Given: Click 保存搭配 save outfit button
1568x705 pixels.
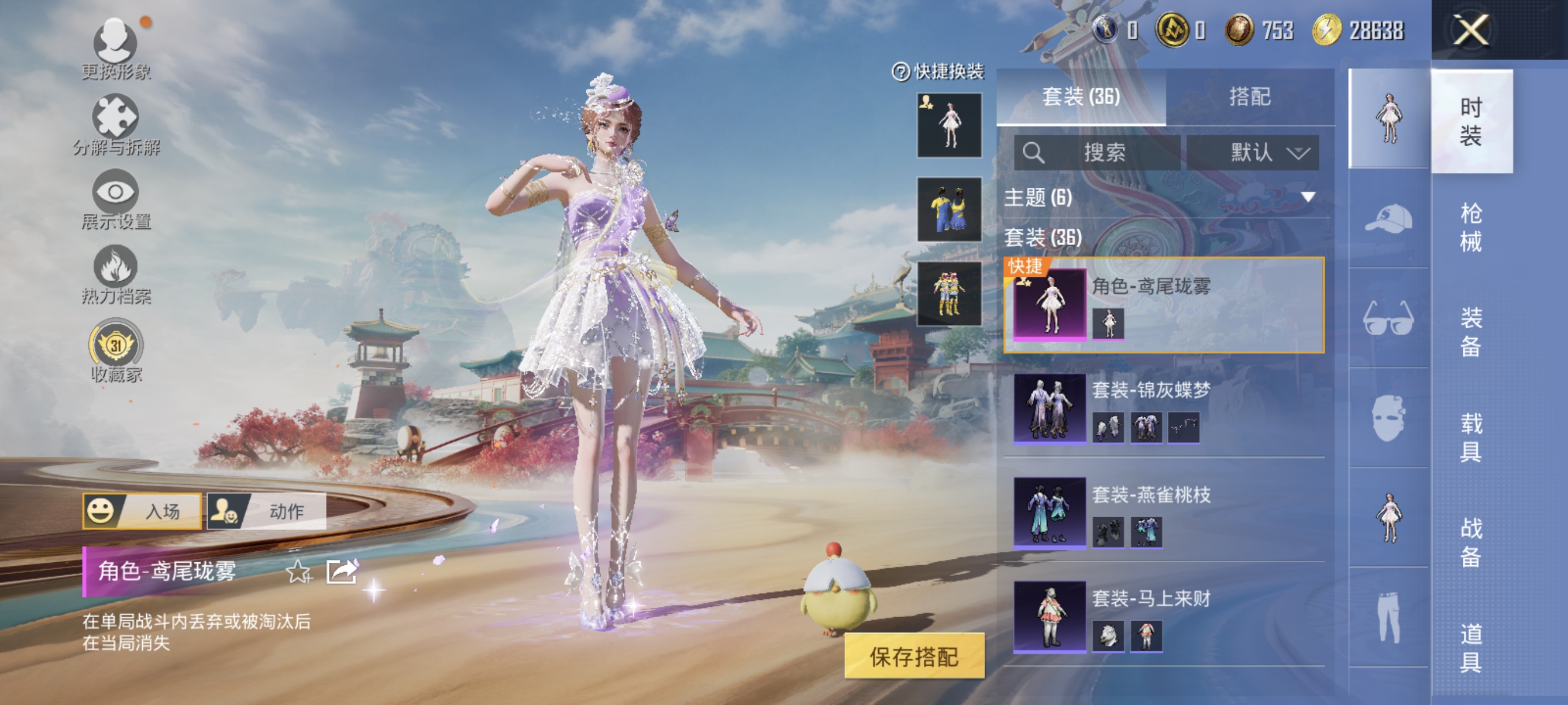Looking at the screenshot, I should point(914,656).
